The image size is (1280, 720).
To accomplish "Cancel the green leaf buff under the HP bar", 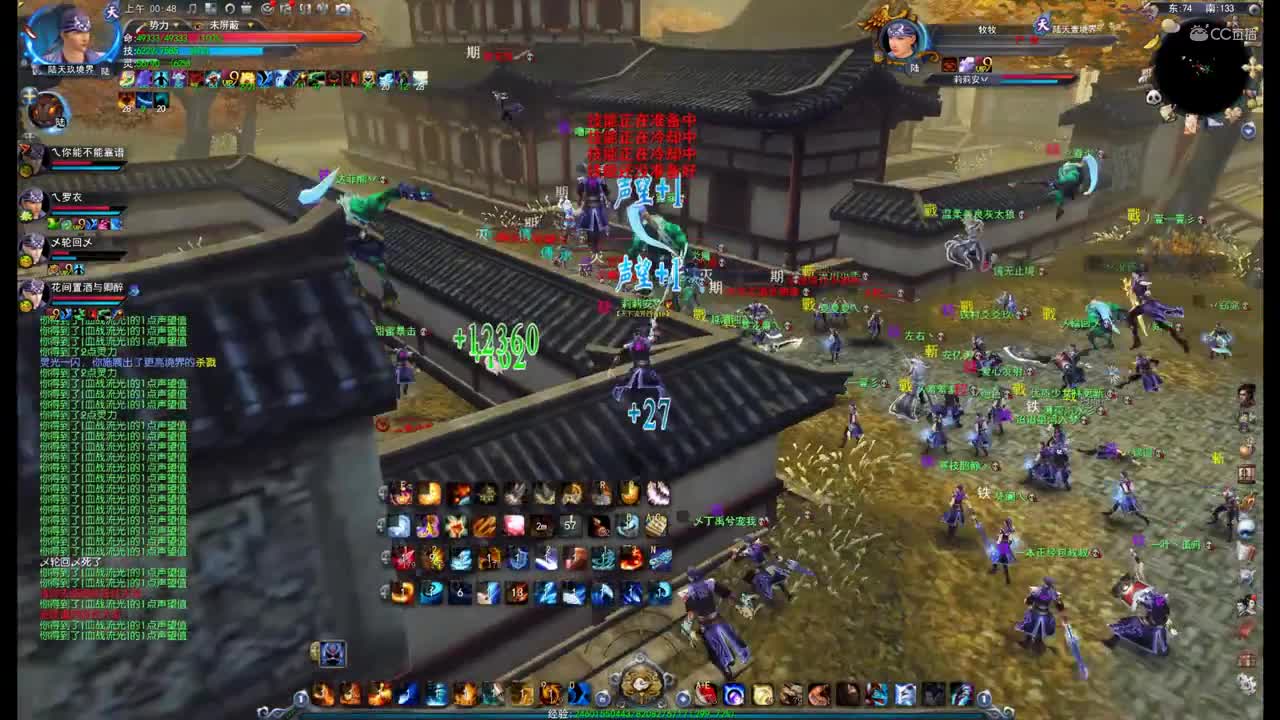I will pos(128,78).
